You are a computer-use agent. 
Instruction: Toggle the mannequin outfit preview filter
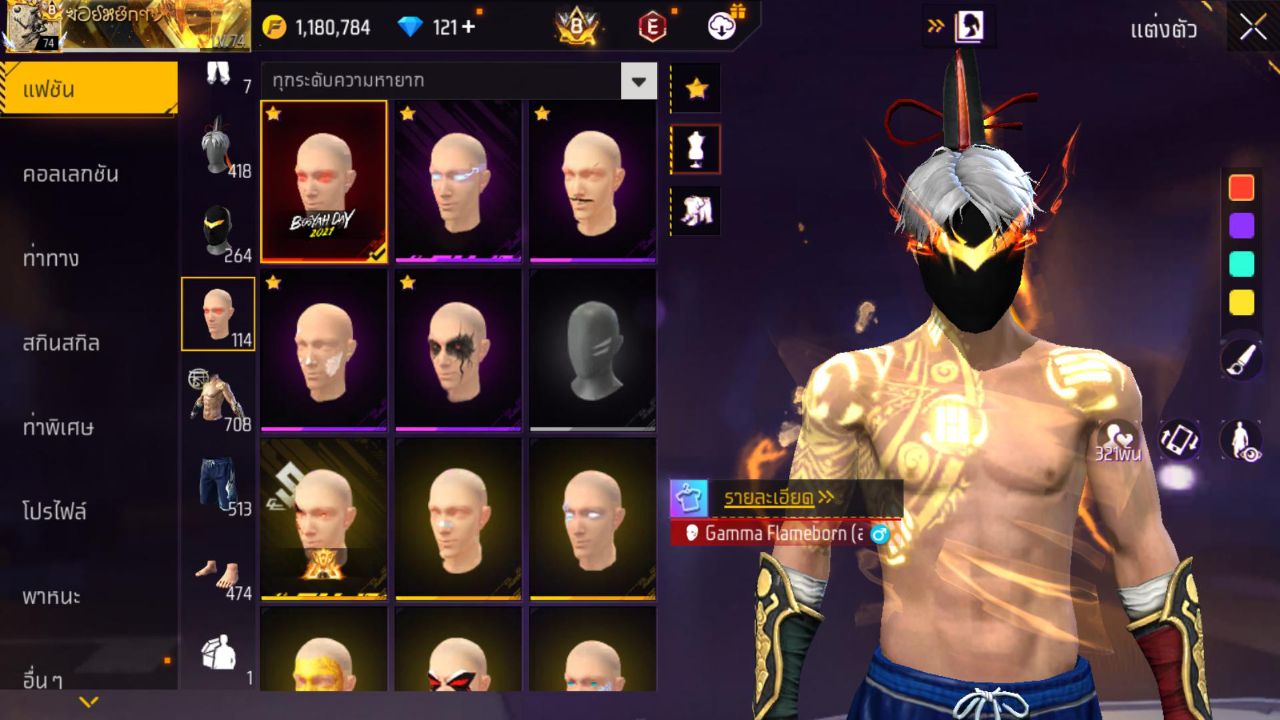point(694,148)
